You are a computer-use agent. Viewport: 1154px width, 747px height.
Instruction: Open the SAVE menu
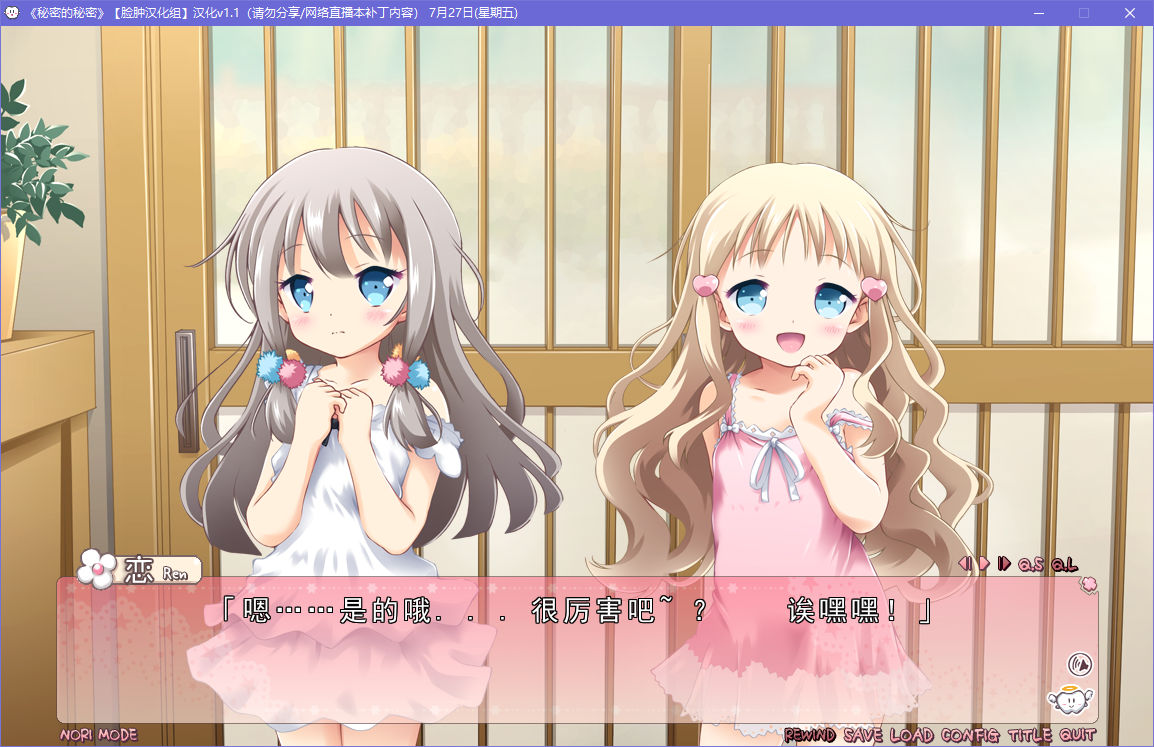863,735
